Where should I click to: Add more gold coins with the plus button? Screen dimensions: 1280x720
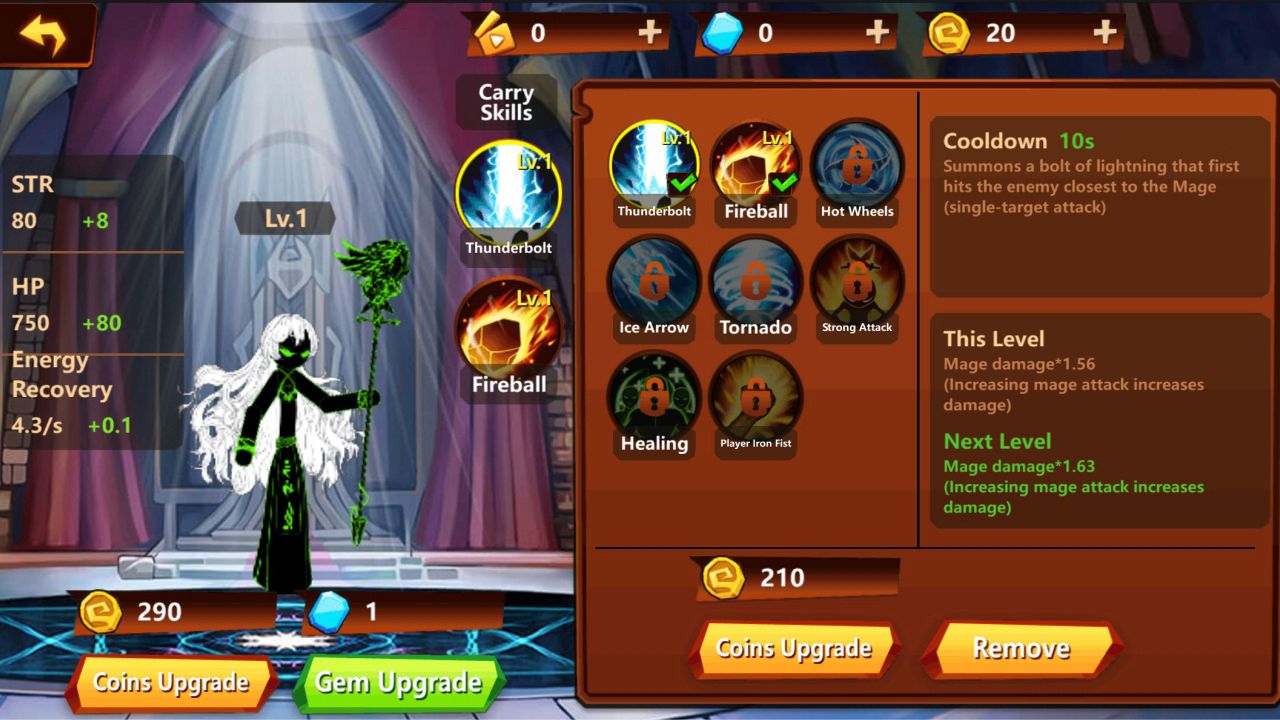pos(1104,33)
